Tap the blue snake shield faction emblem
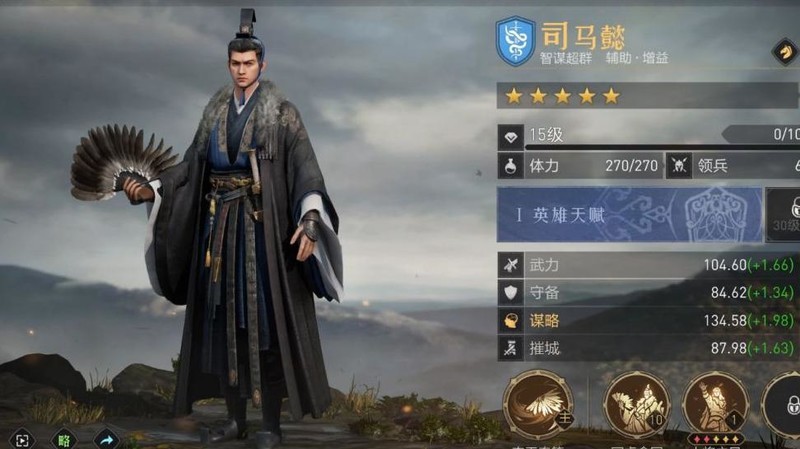800x449 pixels. (516, 41)
